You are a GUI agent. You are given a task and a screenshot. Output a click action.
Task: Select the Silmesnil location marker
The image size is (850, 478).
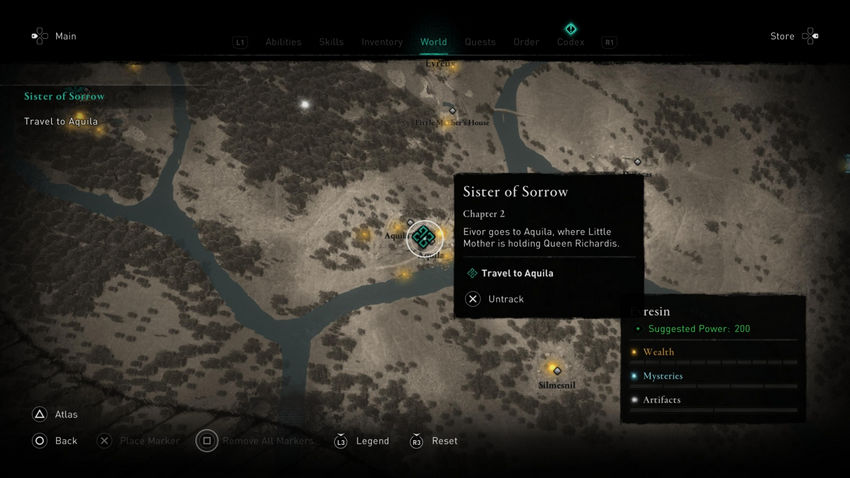[x=557, y=371]
